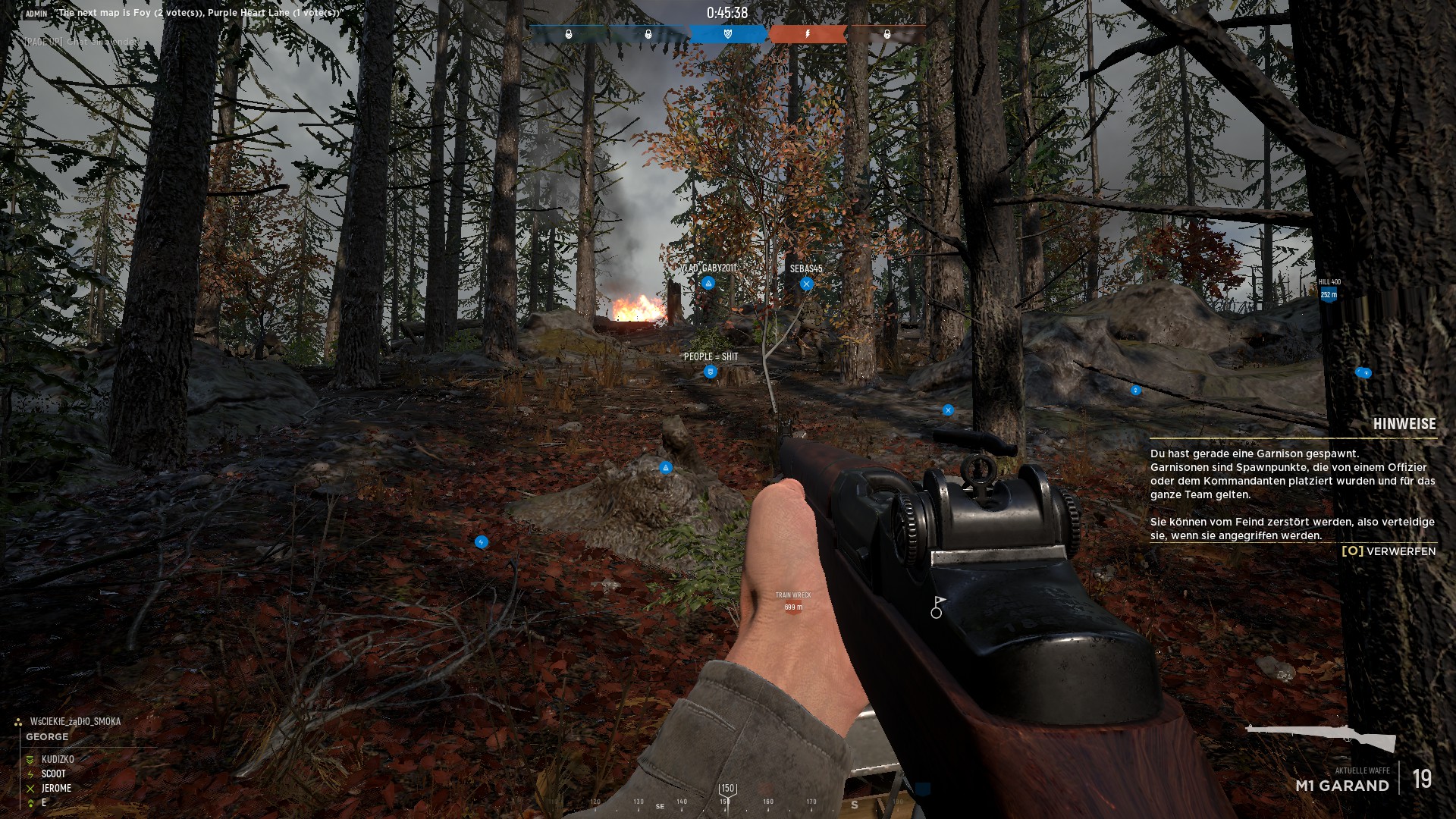1456x819 pixels.
Task: Select the blue active sector icon in capture bar
Action: tap(728, 34)
